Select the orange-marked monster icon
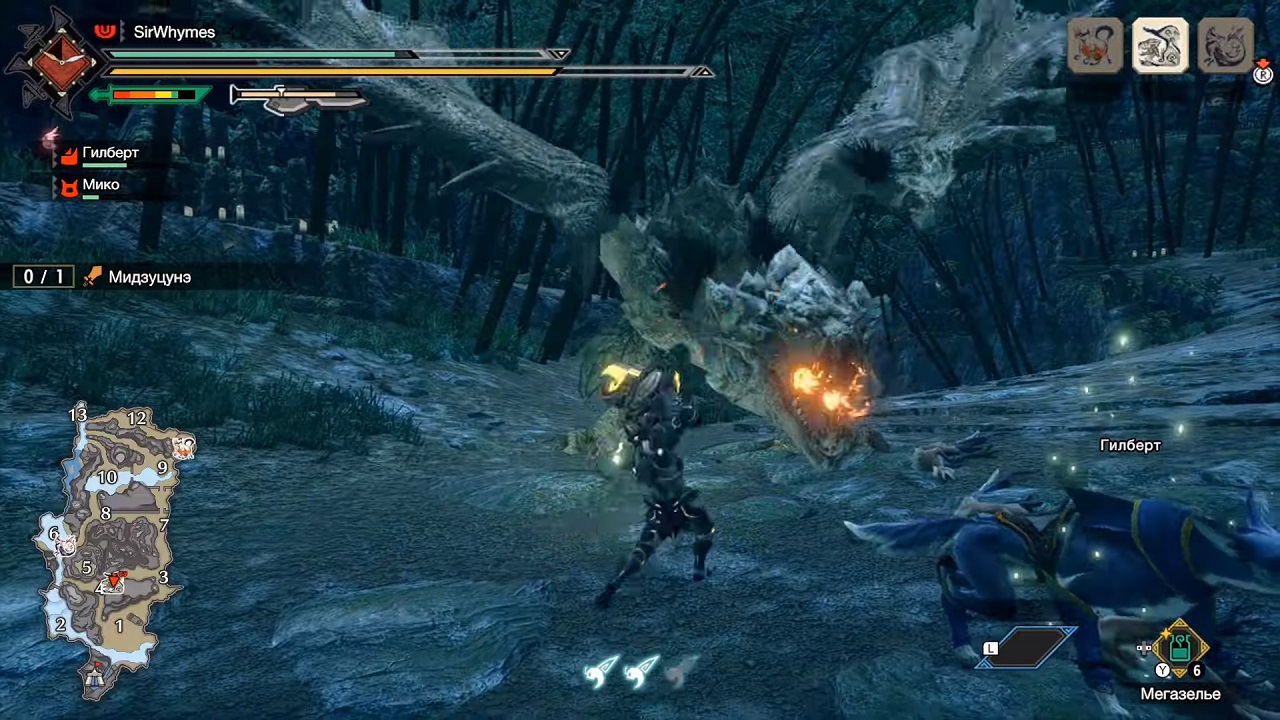 point(1095,45)
